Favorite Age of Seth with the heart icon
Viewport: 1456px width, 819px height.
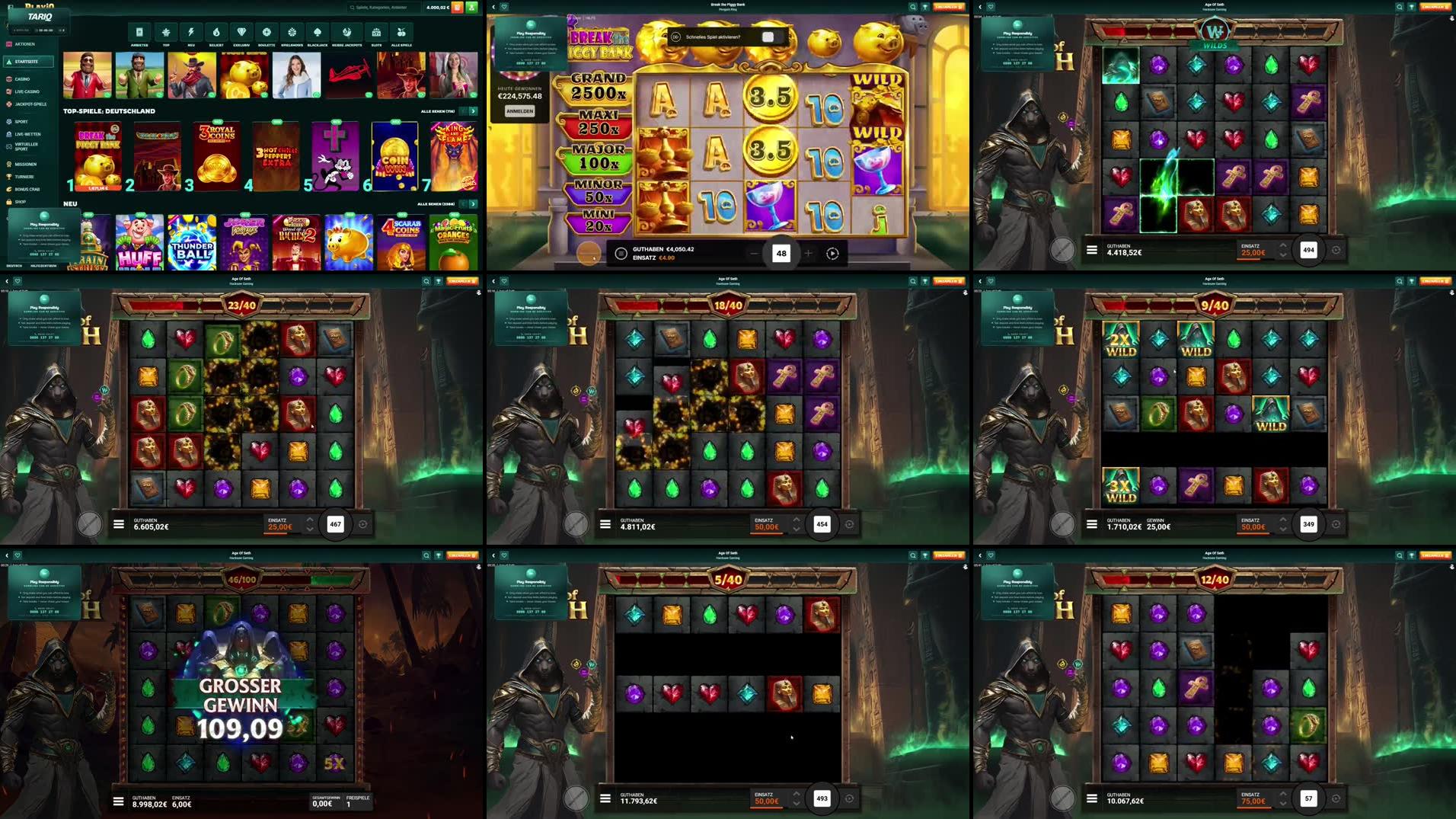click(989, 6)
